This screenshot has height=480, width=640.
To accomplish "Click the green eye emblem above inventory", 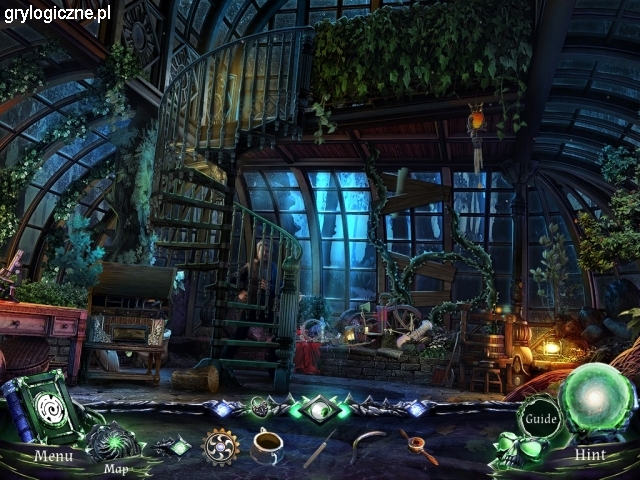I will [319, 408].
